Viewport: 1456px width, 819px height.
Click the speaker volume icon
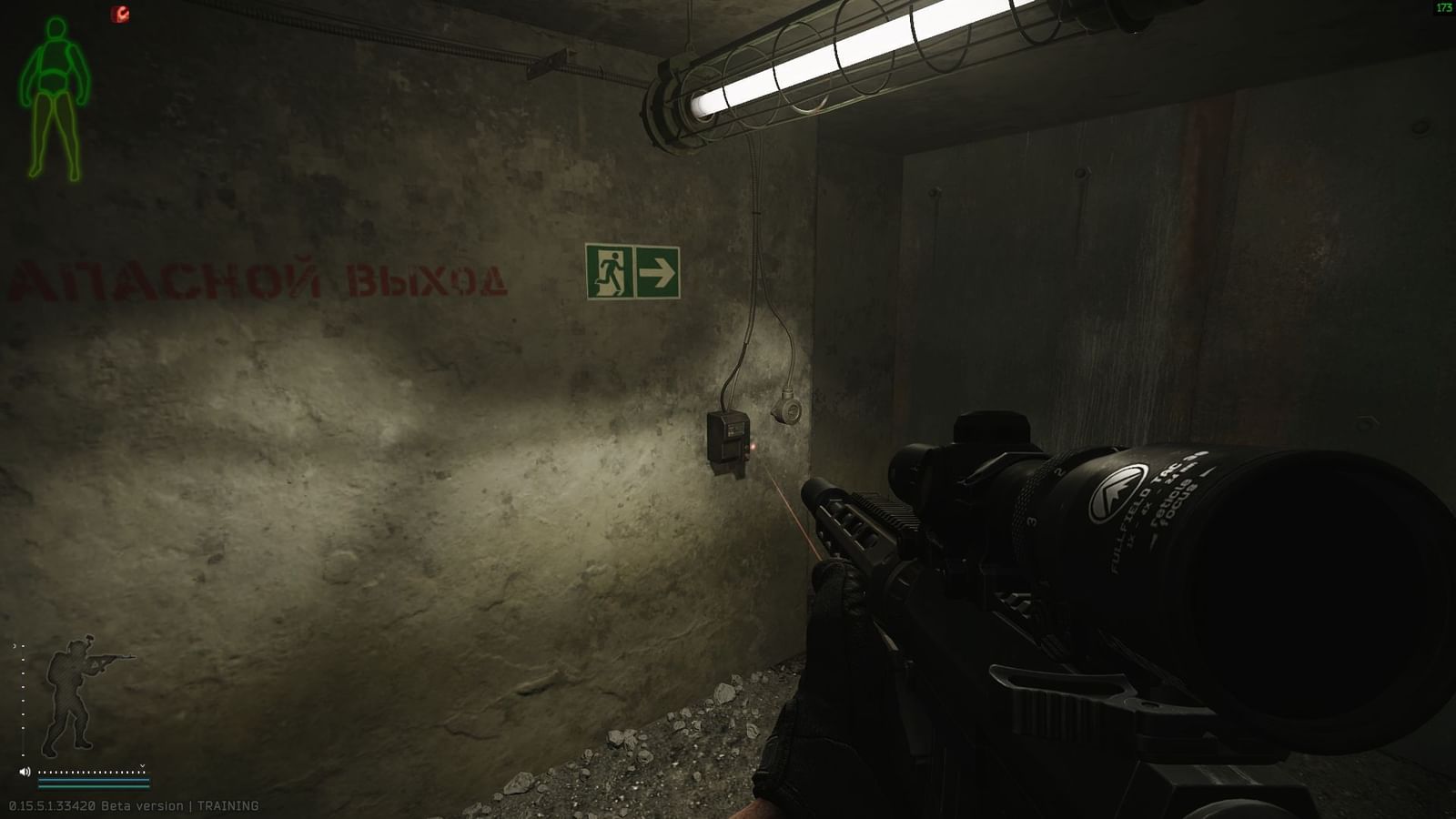click(25, 772)
